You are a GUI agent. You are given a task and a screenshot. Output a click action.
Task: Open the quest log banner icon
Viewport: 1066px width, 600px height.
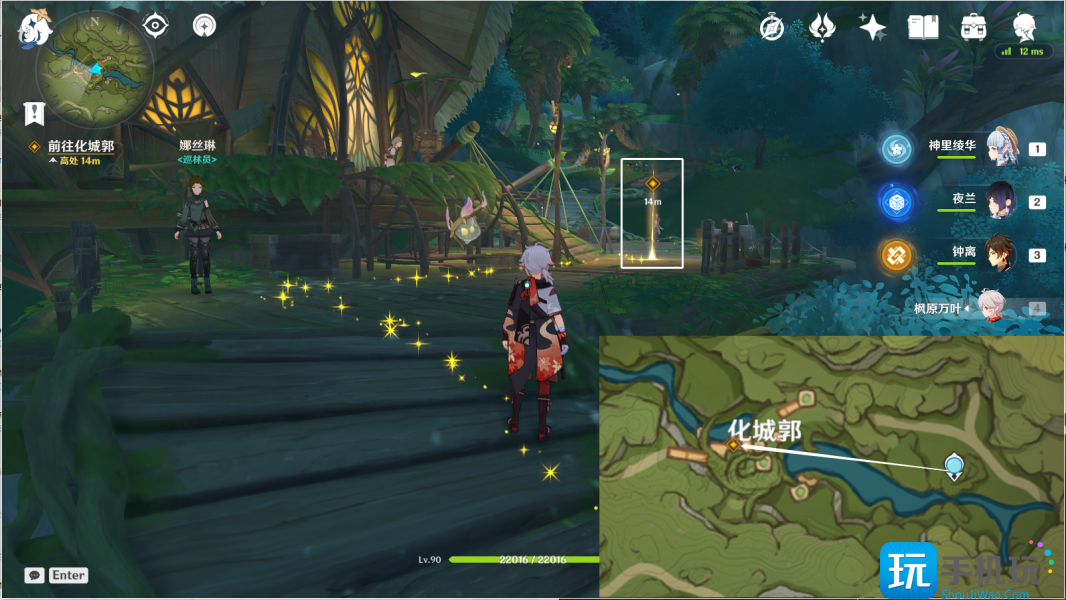(35, 113)
